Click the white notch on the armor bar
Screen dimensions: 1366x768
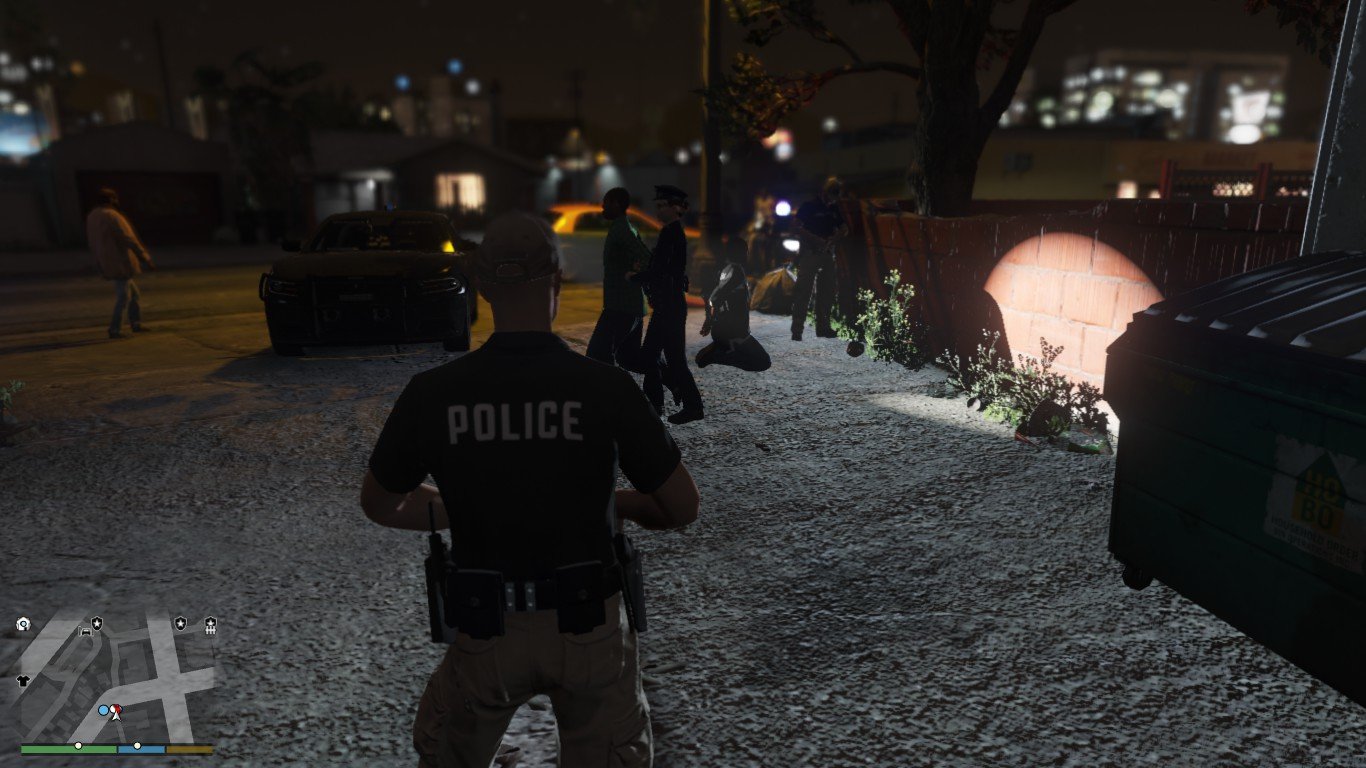pos(138,745)
